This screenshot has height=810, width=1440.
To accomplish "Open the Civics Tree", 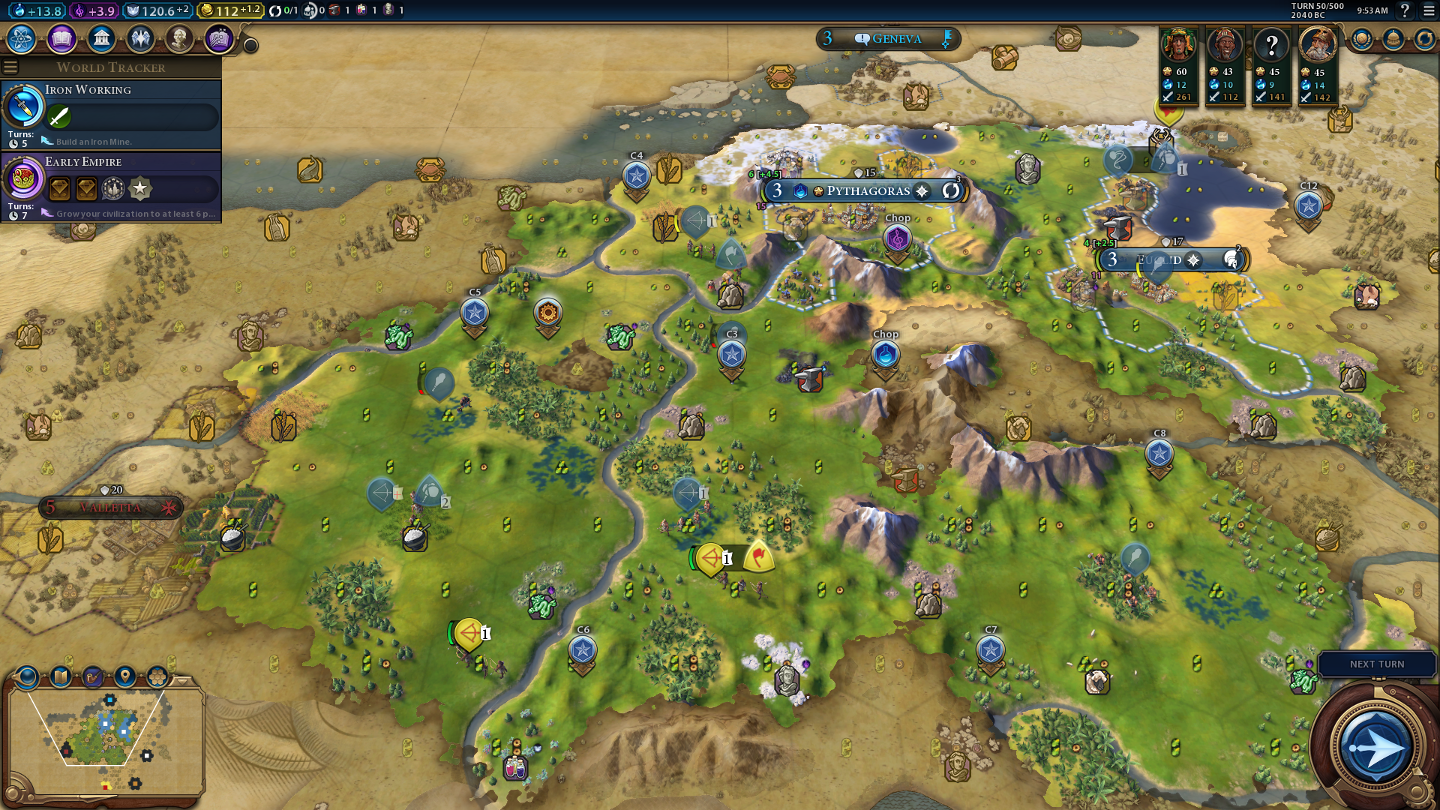I will click(x=61, y=39).
